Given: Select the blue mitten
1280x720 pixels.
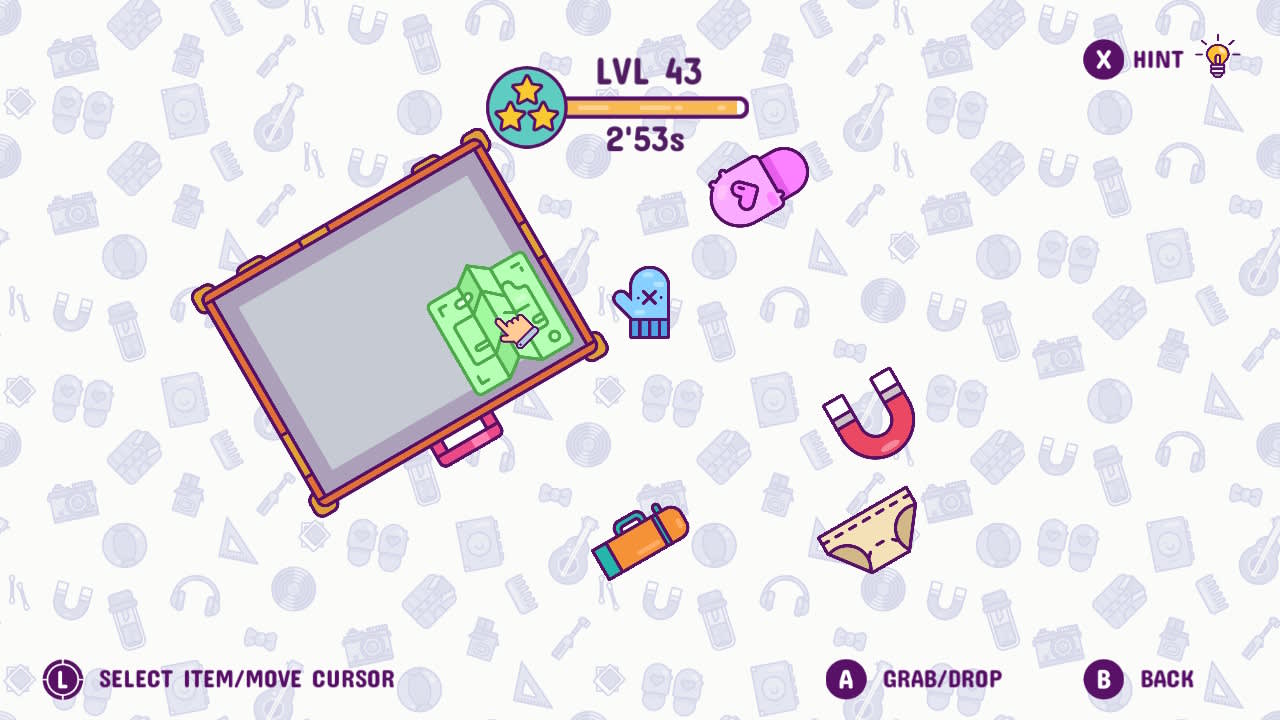Looking at the screenshot, I should point(650,300).
